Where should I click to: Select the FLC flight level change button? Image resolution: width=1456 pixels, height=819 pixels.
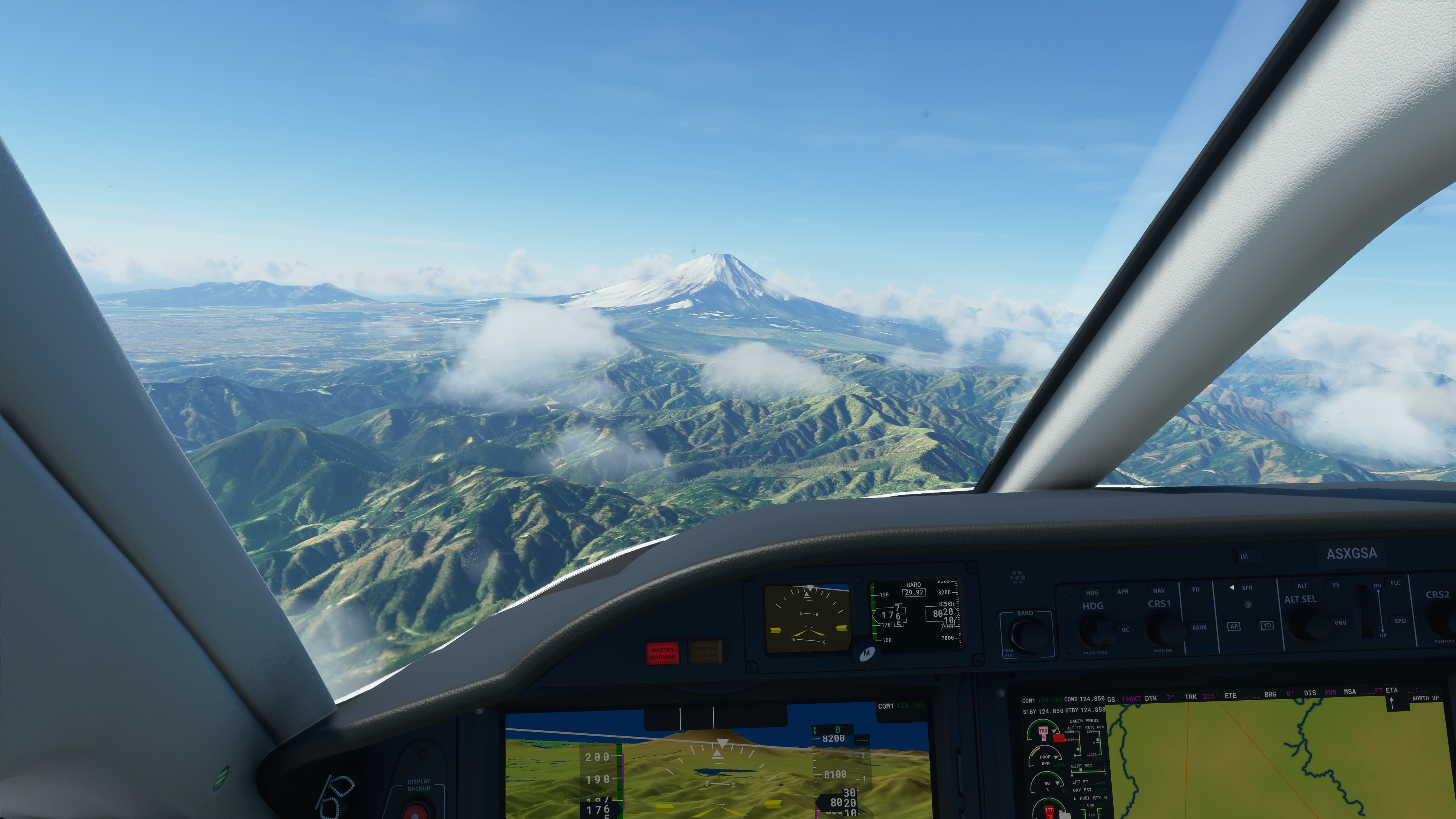(1395, 583)
